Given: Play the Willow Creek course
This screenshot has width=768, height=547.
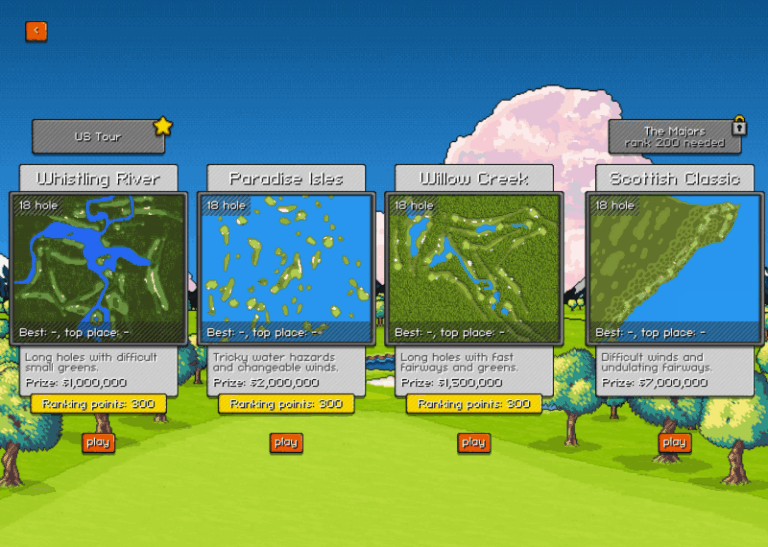Looking at the screenshot, I should point(474,442).
